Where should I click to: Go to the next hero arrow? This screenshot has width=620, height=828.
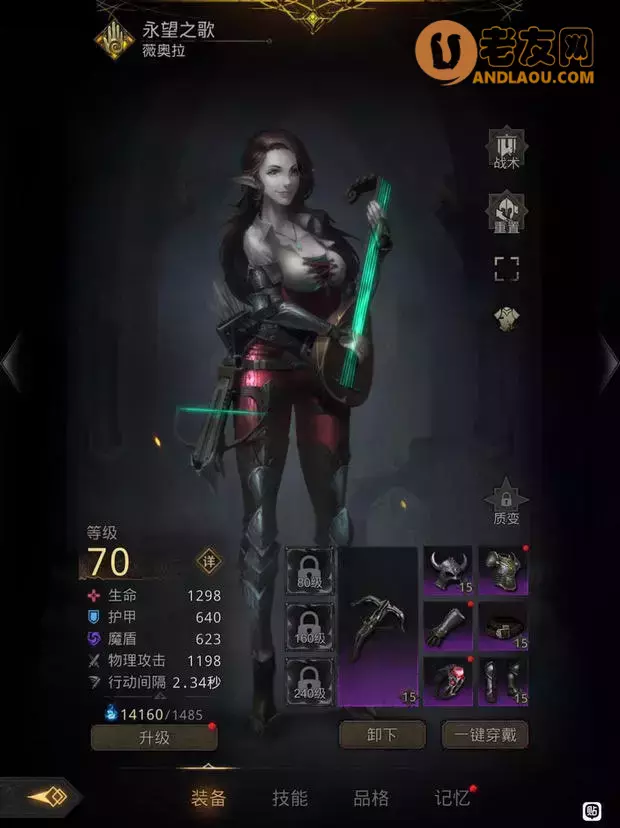tap(608, 360)
